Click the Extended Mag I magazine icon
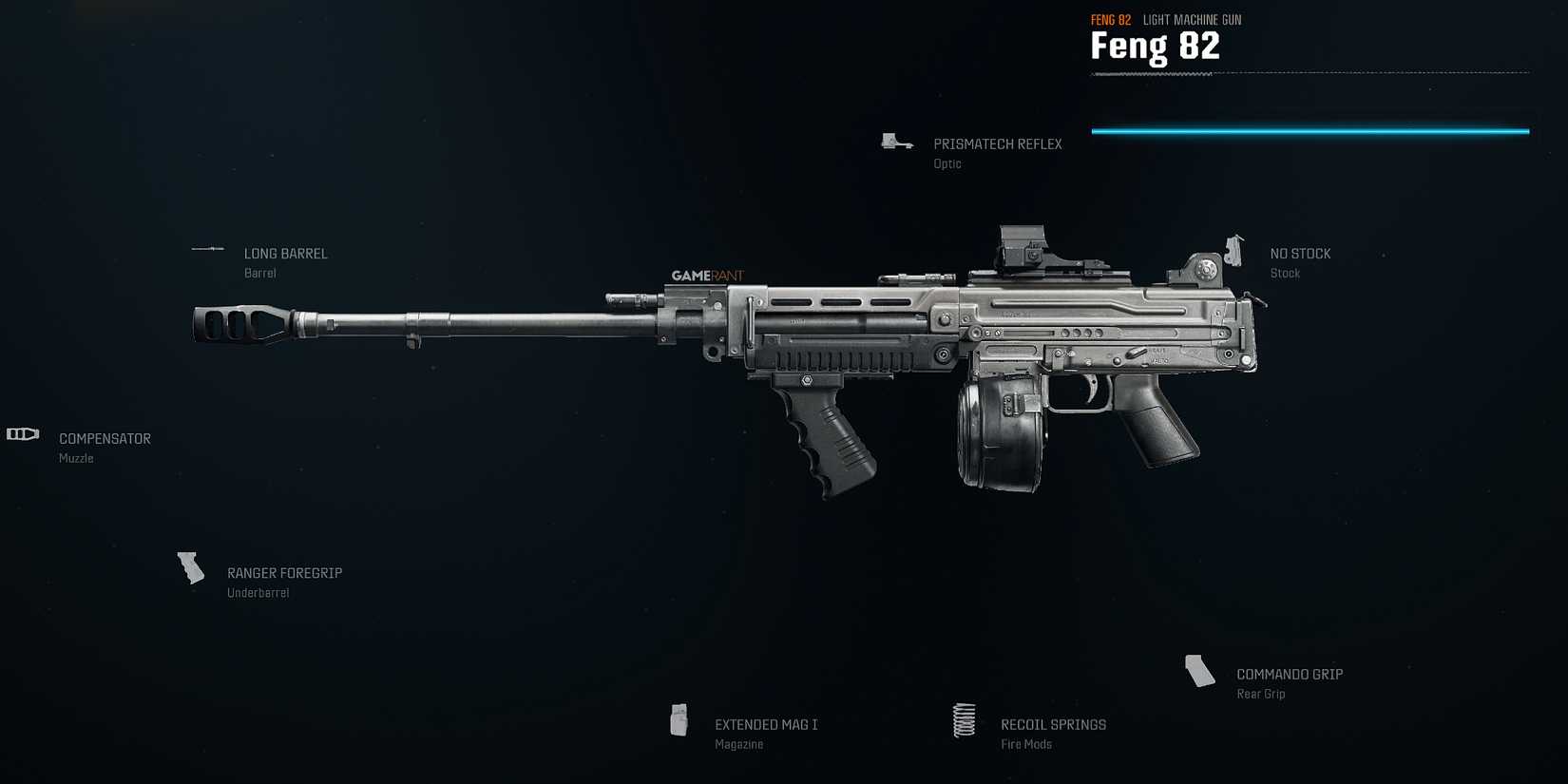 [679, 719]
